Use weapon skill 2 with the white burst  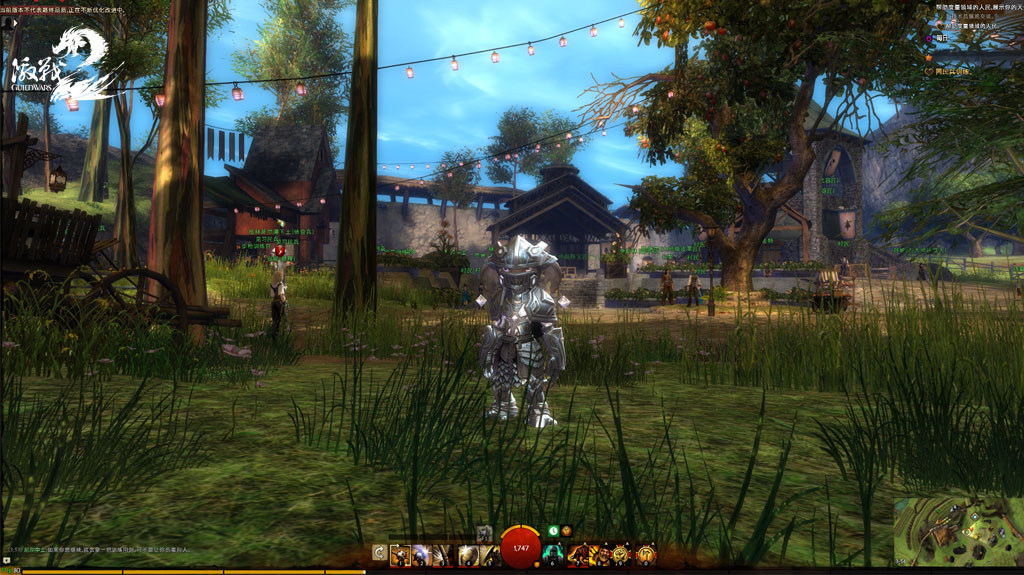pyautogui.click(x=421, y=553)
